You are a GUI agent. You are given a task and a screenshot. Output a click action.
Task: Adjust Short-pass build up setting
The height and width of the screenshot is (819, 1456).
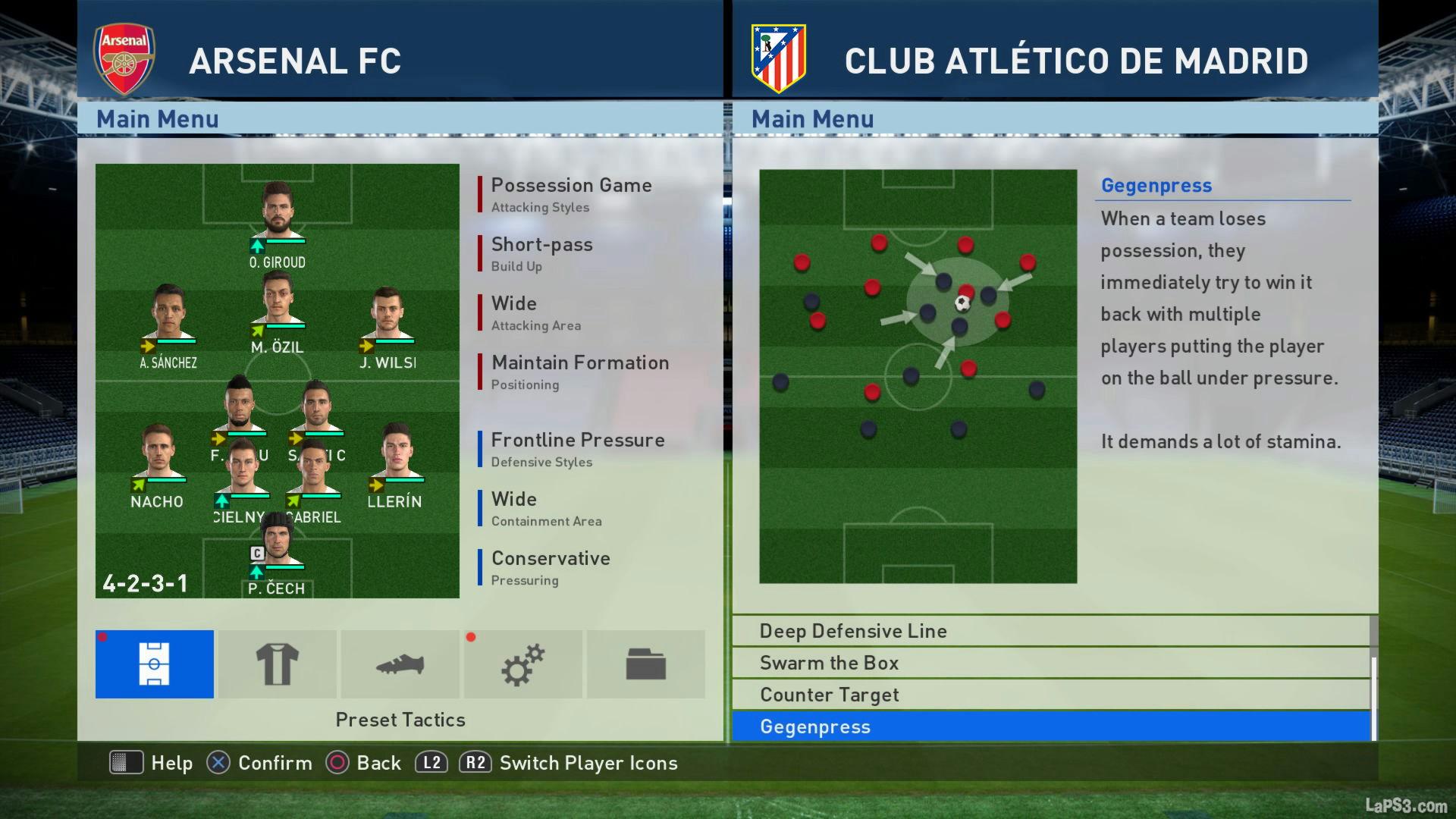point(541,253)
